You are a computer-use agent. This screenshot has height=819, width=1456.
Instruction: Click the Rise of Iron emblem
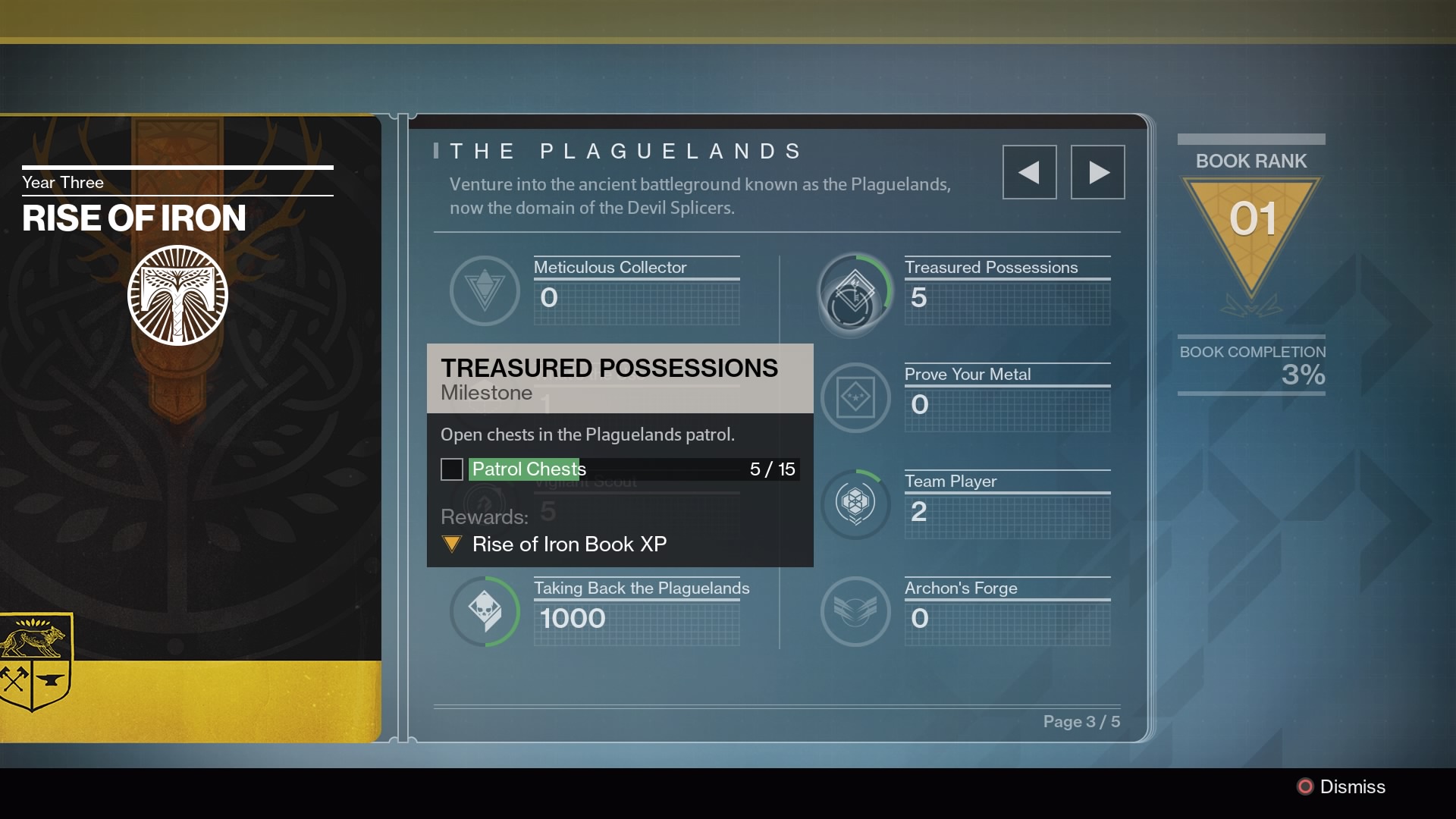click(177, 295)
